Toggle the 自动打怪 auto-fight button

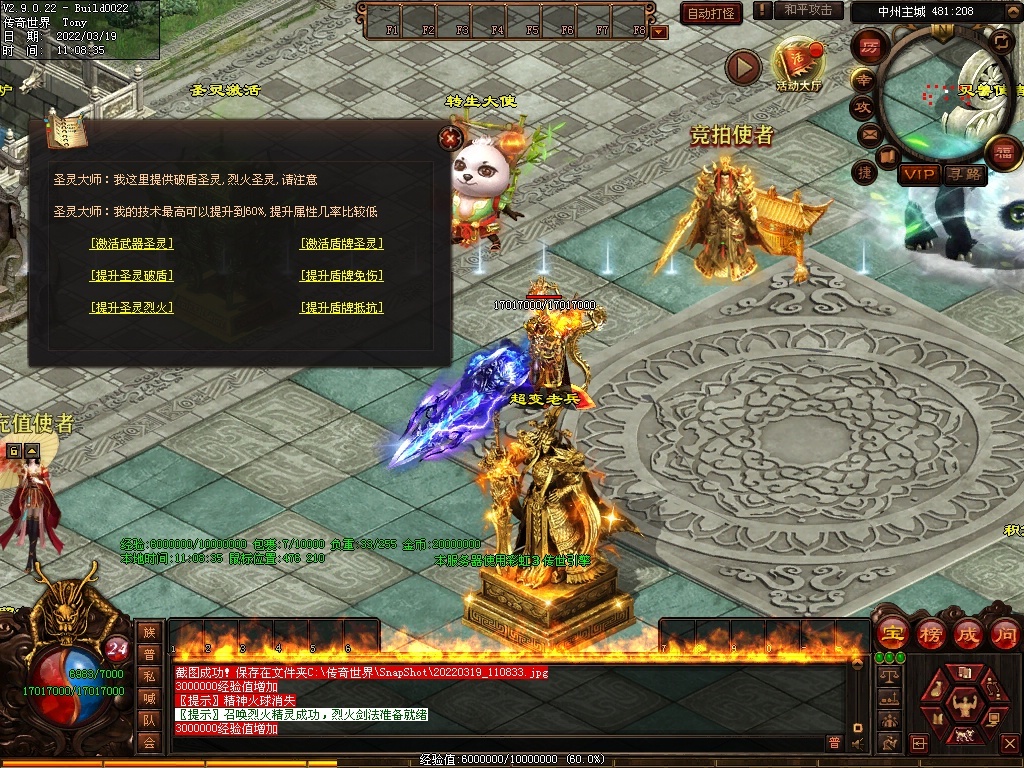(x=711, y=13)
